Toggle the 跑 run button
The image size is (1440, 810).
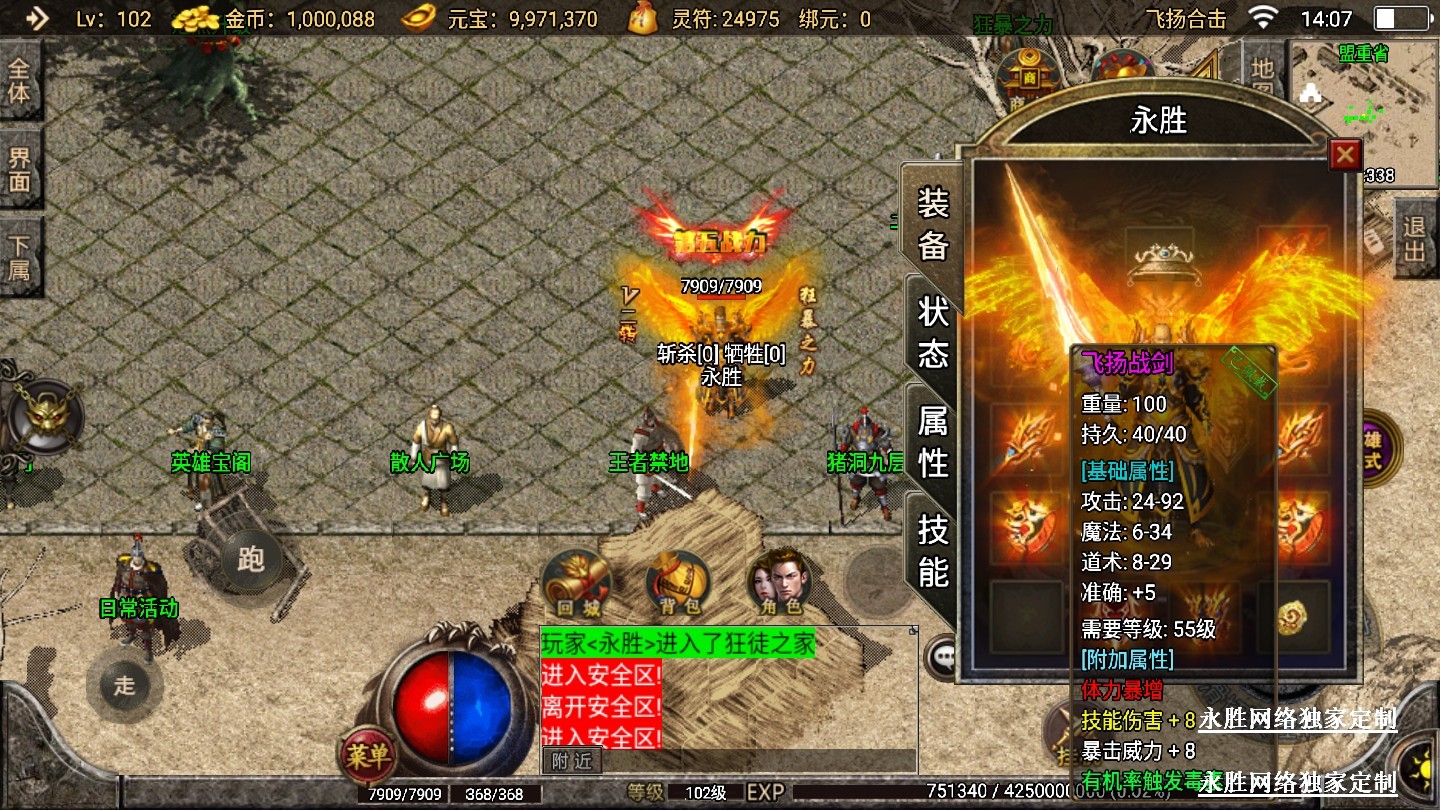(250, 560)
